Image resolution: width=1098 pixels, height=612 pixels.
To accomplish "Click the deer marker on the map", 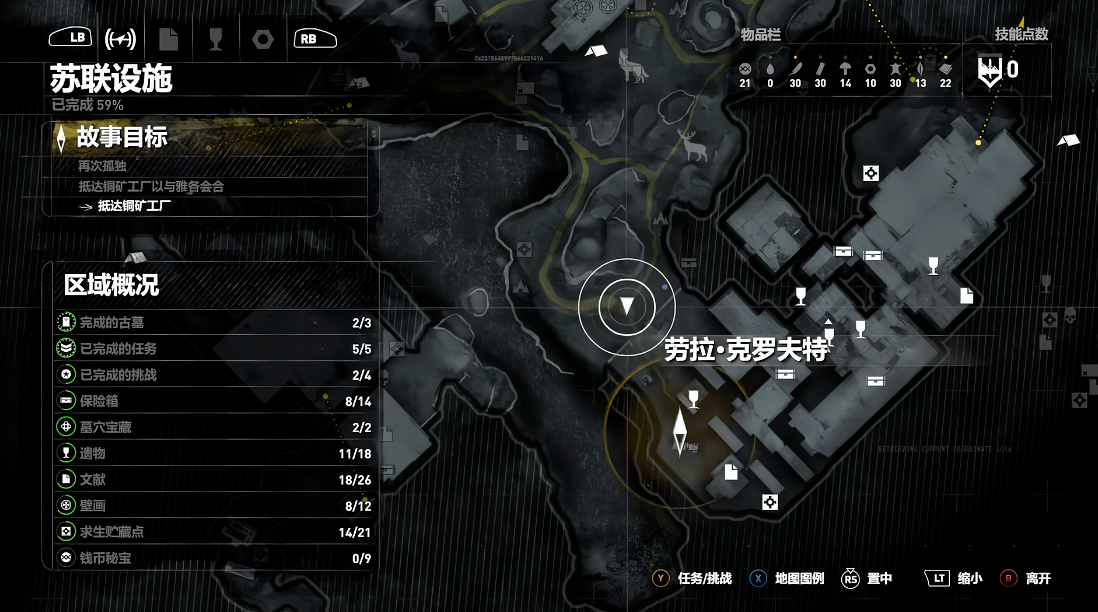I will 690,146.
